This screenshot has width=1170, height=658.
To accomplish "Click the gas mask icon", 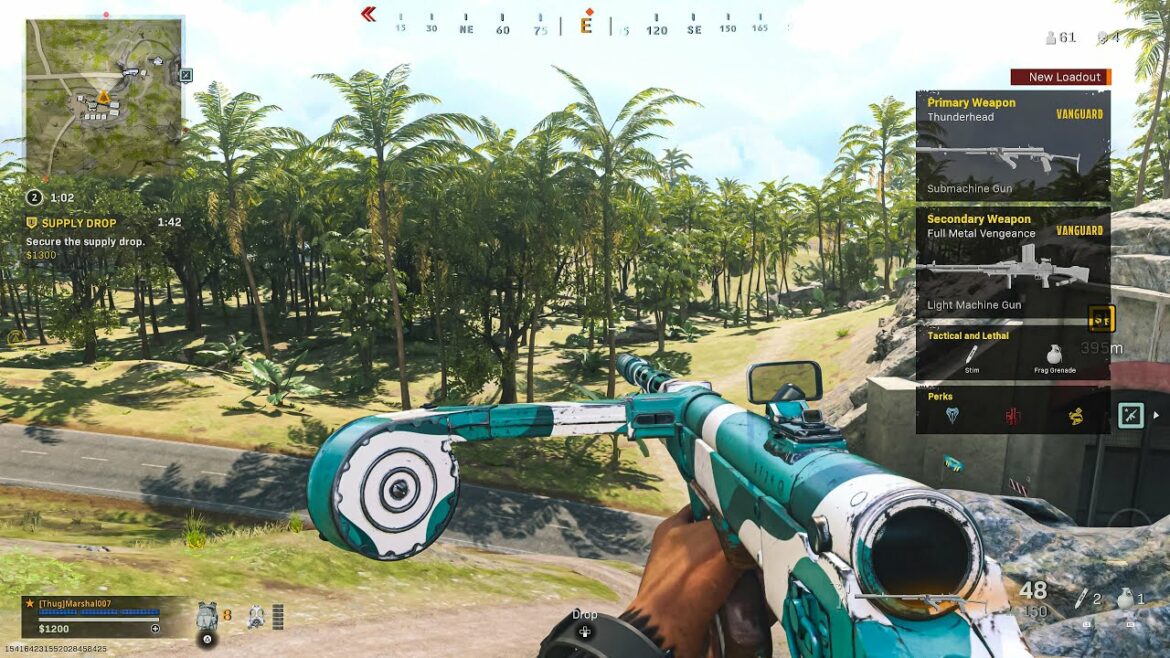I will coord(256,614).
